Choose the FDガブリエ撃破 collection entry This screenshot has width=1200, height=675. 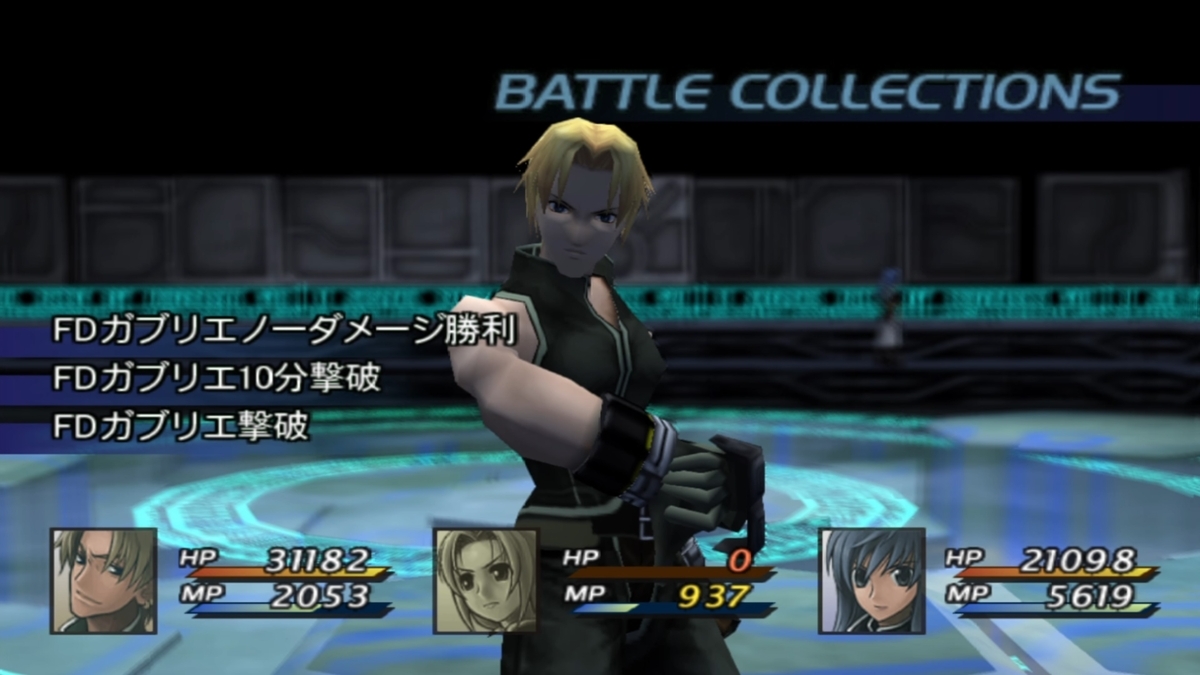pos(181,427)
